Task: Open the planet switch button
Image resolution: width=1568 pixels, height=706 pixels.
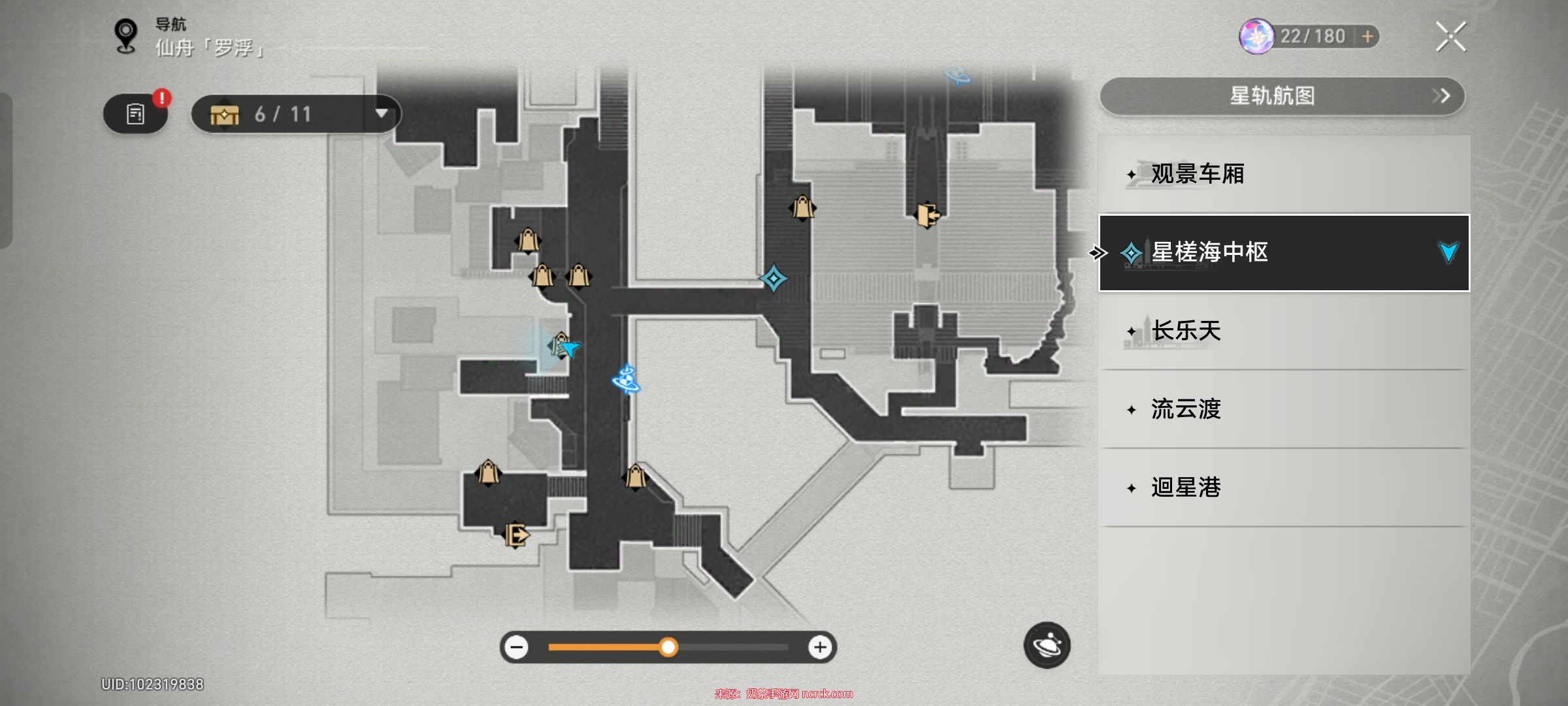Action: [x=1047, y=645]
